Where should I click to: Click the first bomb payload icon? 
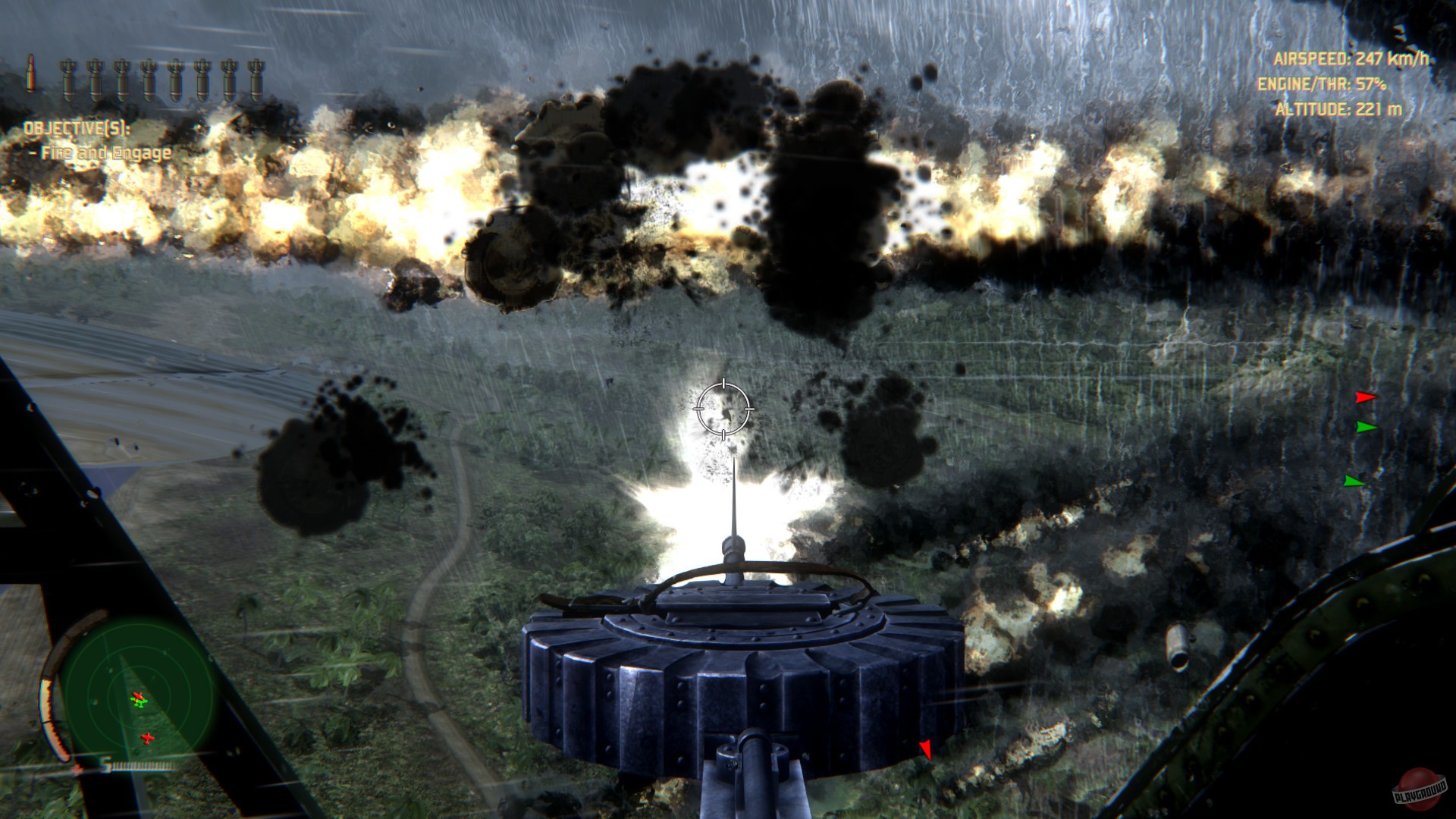pos(69,78)
